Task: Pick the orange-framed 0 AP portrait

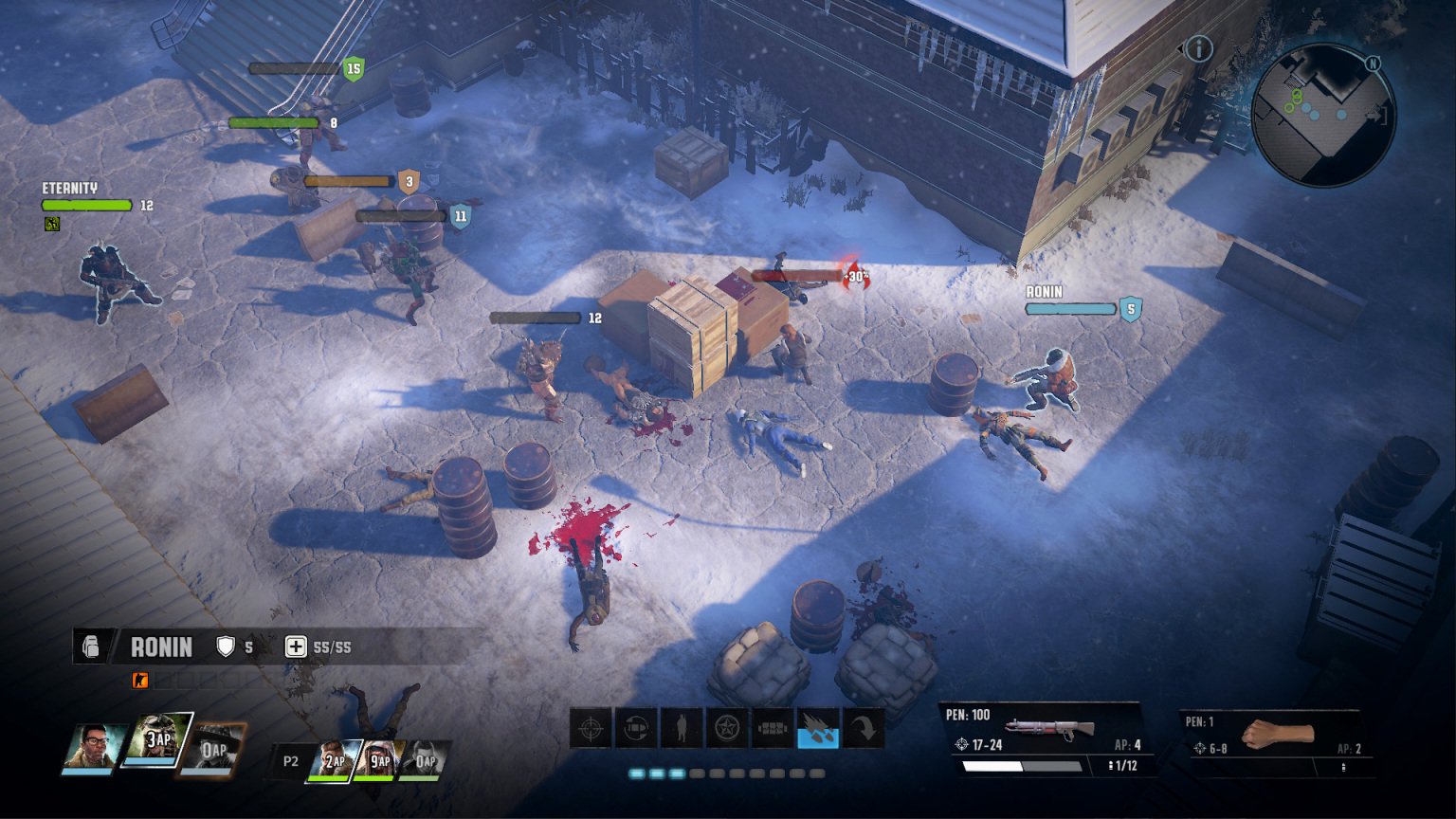Action: click(x=212, y=748)
